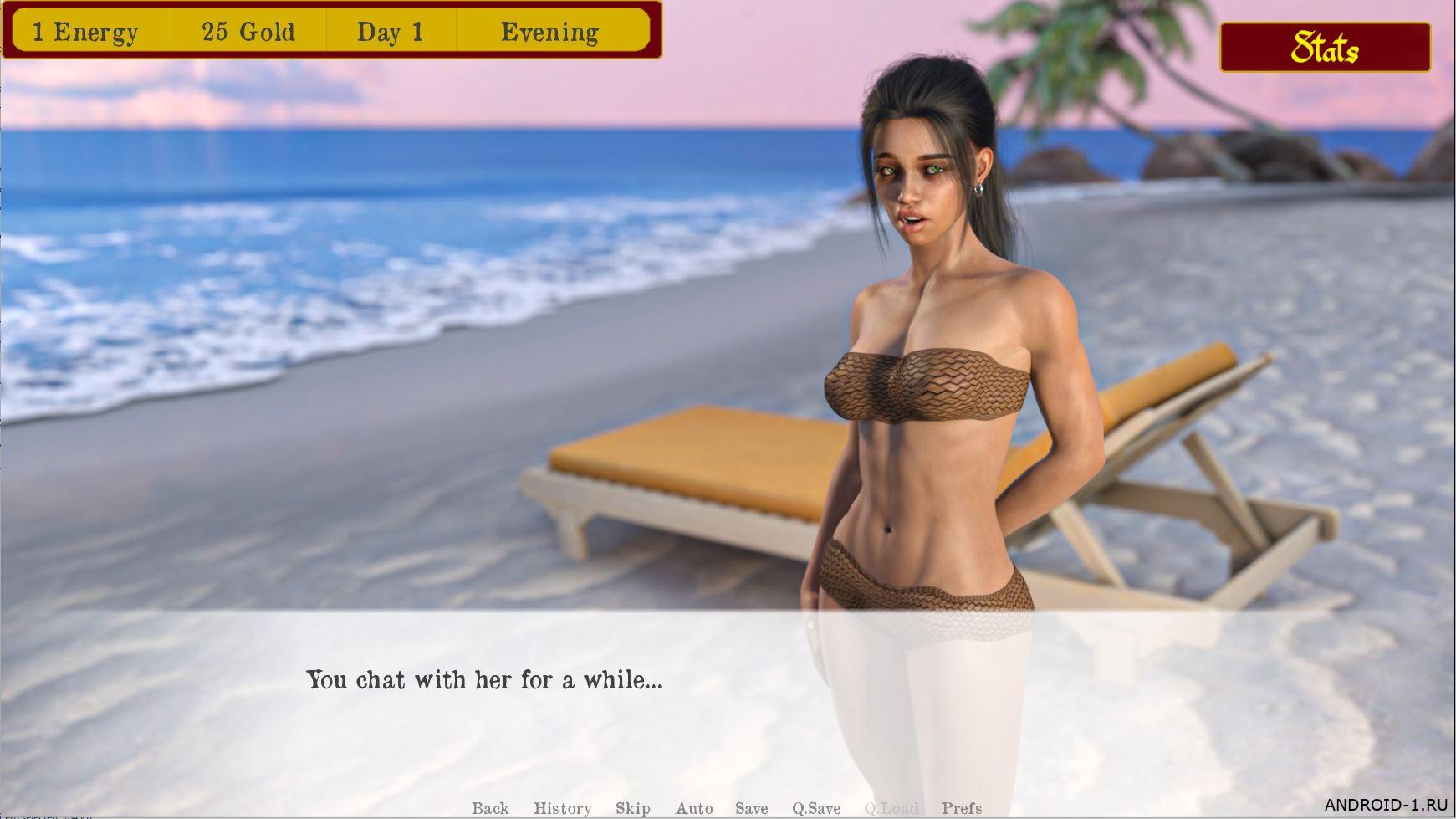The height and width of the screenshot is (819, 1456).
Task: Quick save with Q.Save
Action: point(816,808)
